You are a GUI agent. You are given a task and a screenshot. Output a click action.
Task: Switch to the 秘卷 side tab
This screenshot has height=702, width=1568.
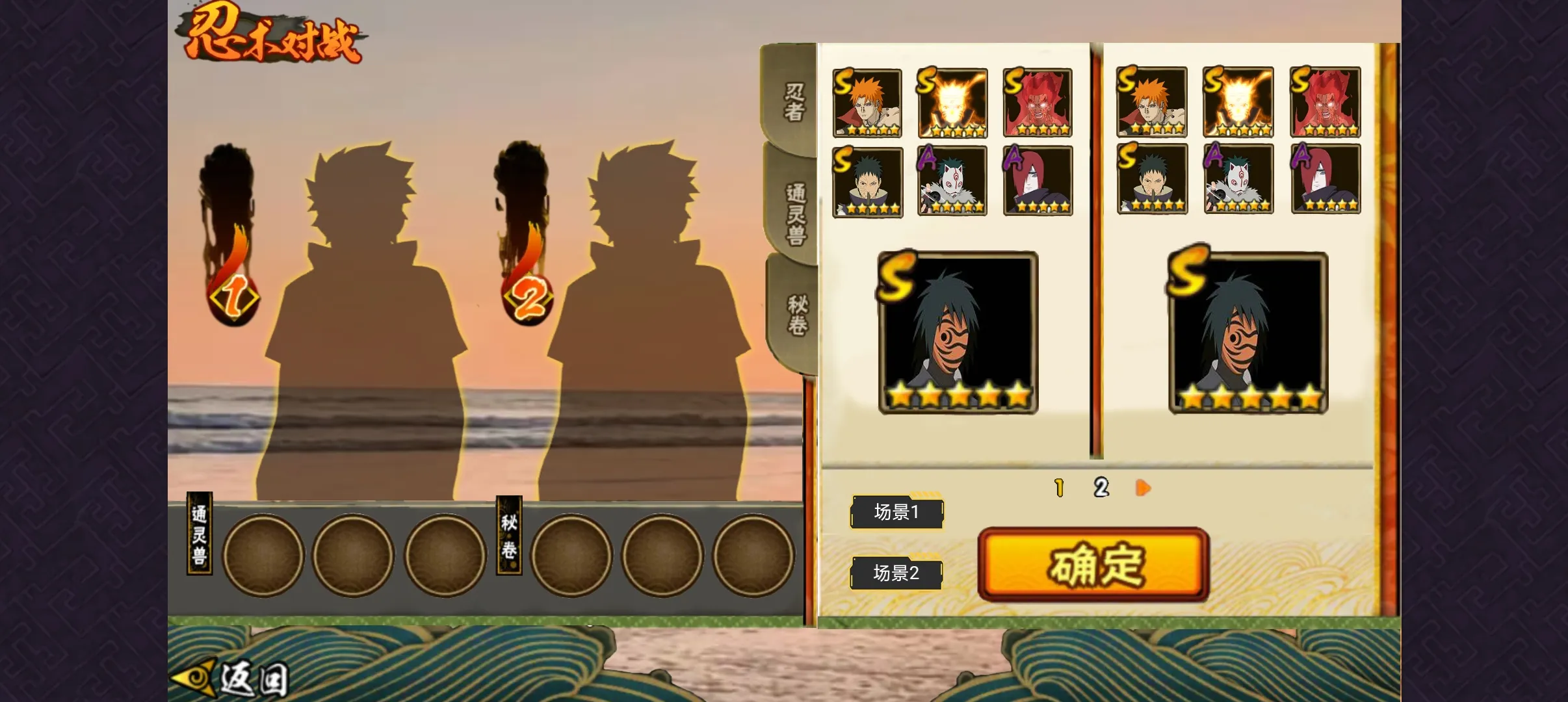click(797, 315)
